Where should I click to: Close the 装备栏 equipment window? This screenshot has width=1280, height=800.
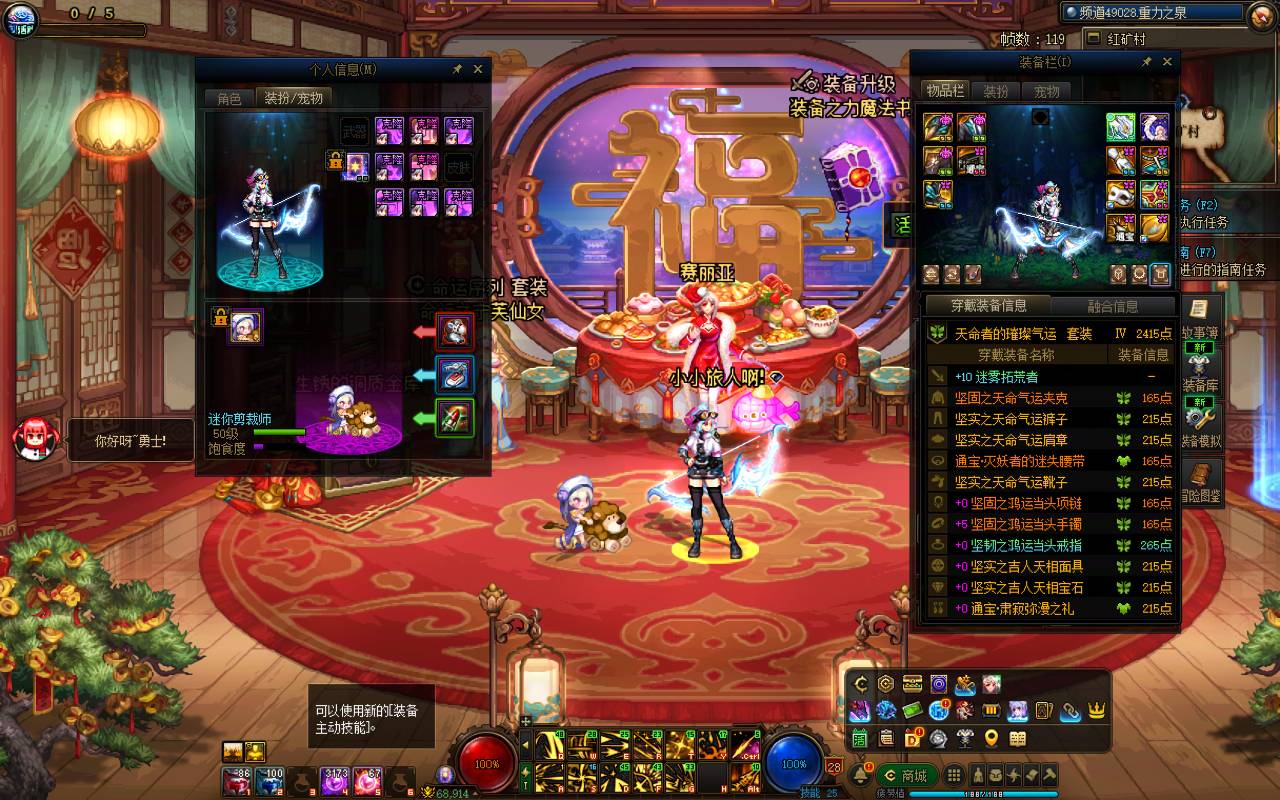click(1167, 62)
